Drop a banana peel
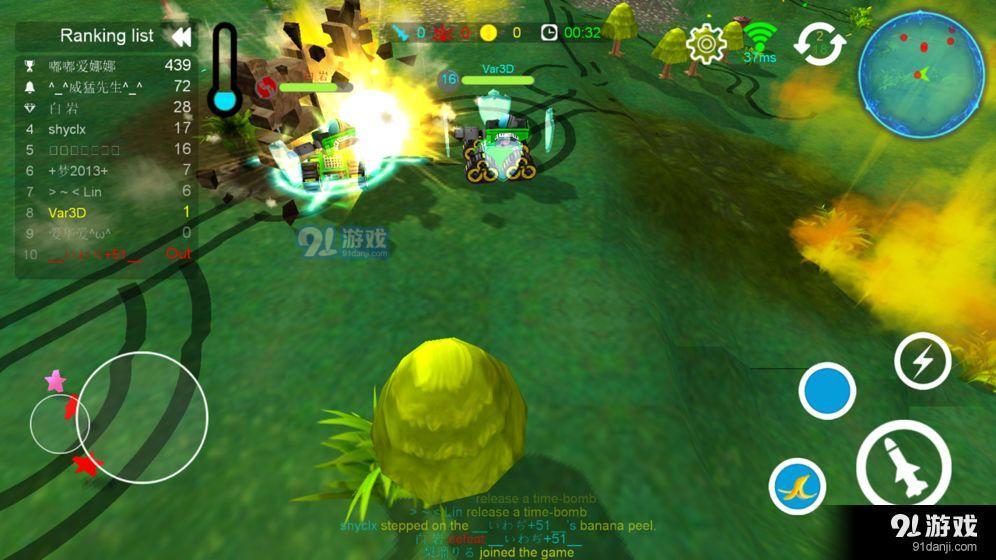This screenshot has width=996, height=560. point(797,487)
